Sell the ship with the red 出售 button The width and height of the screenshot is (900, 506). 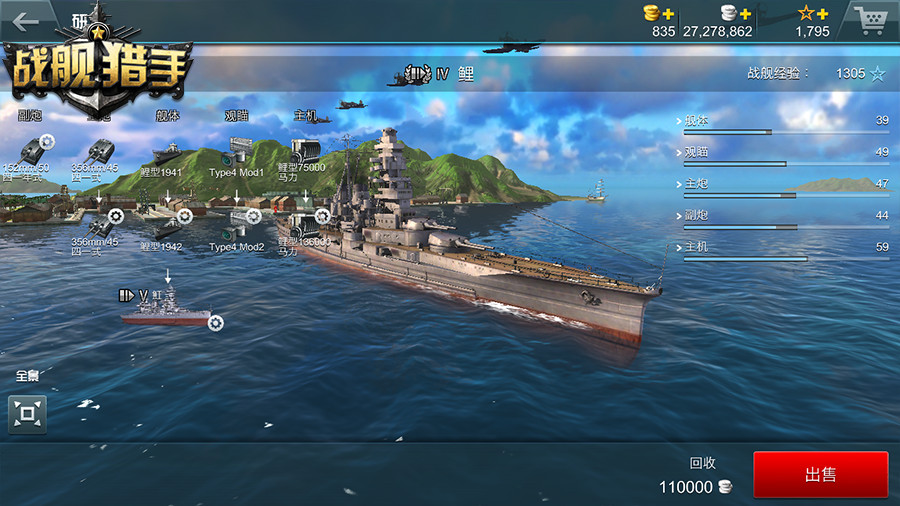[820, 475]
